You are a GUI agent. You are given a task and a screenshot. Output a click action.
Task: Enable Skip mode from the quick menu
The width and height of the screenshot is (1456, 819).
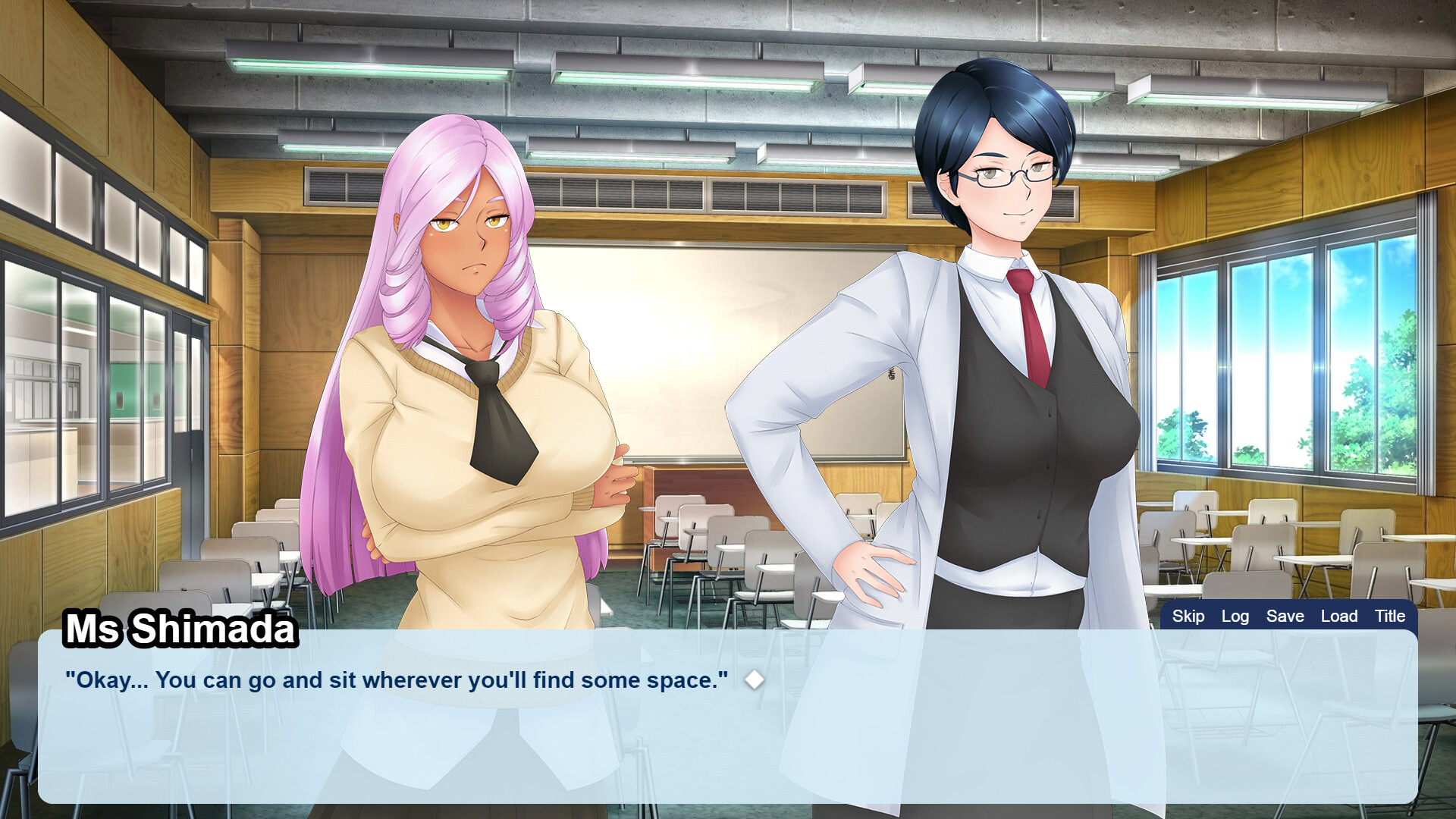click(1188, 617)
